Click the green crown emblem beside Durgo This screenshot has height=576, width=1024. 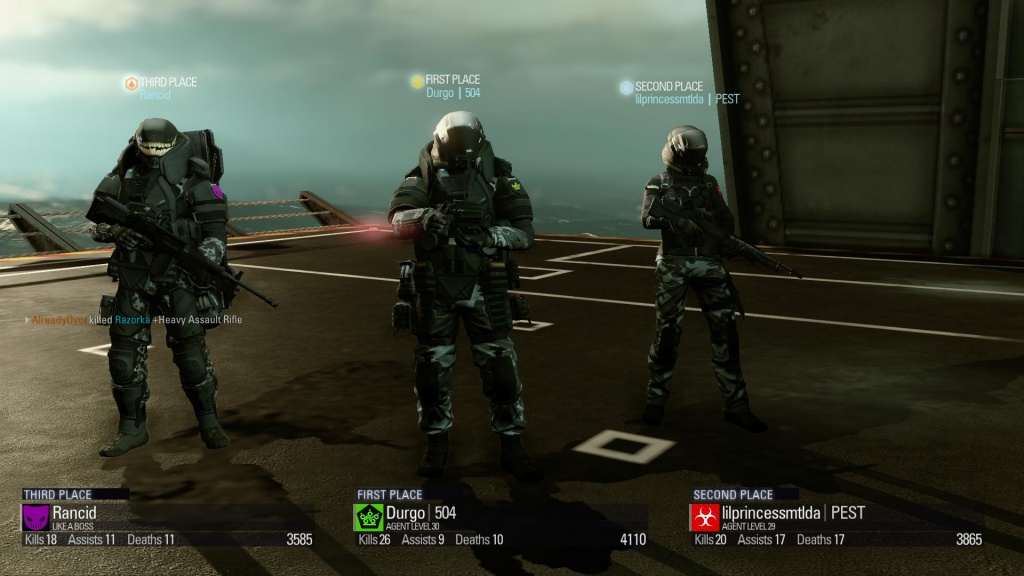click(x=368, y=517)
